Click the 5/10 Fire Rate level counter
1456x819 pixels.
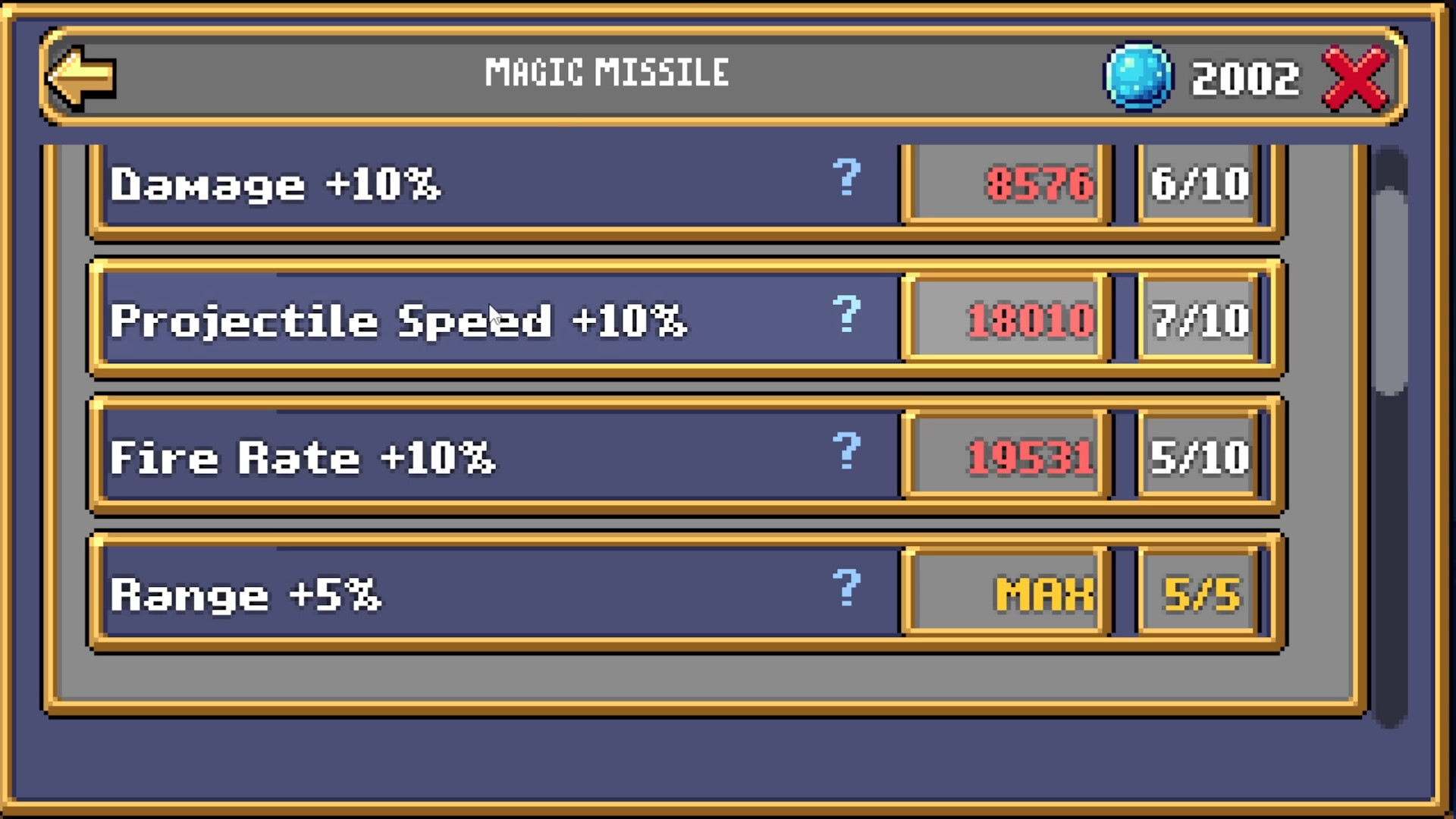point(1198,456)
